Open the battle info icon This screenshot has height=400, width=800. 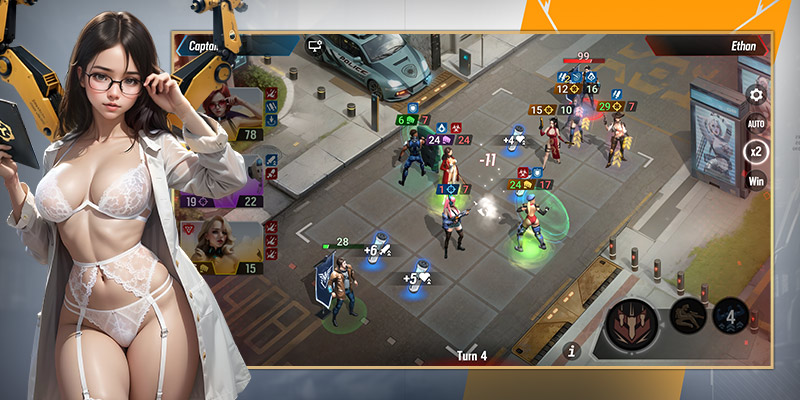(572, 350)
